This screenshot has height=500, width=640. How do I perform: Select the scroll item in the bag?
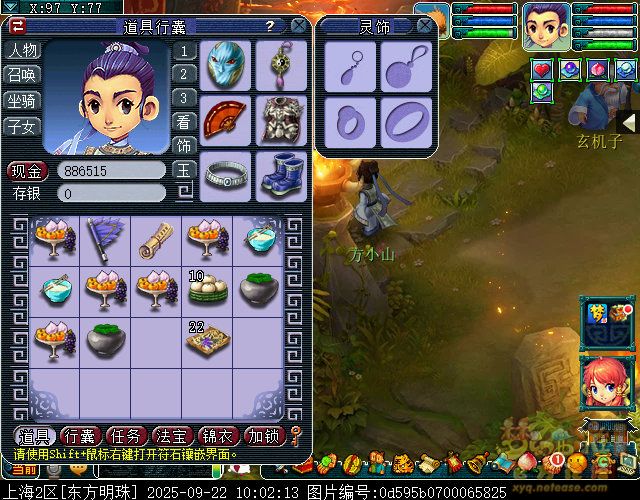tap(154, 240)
